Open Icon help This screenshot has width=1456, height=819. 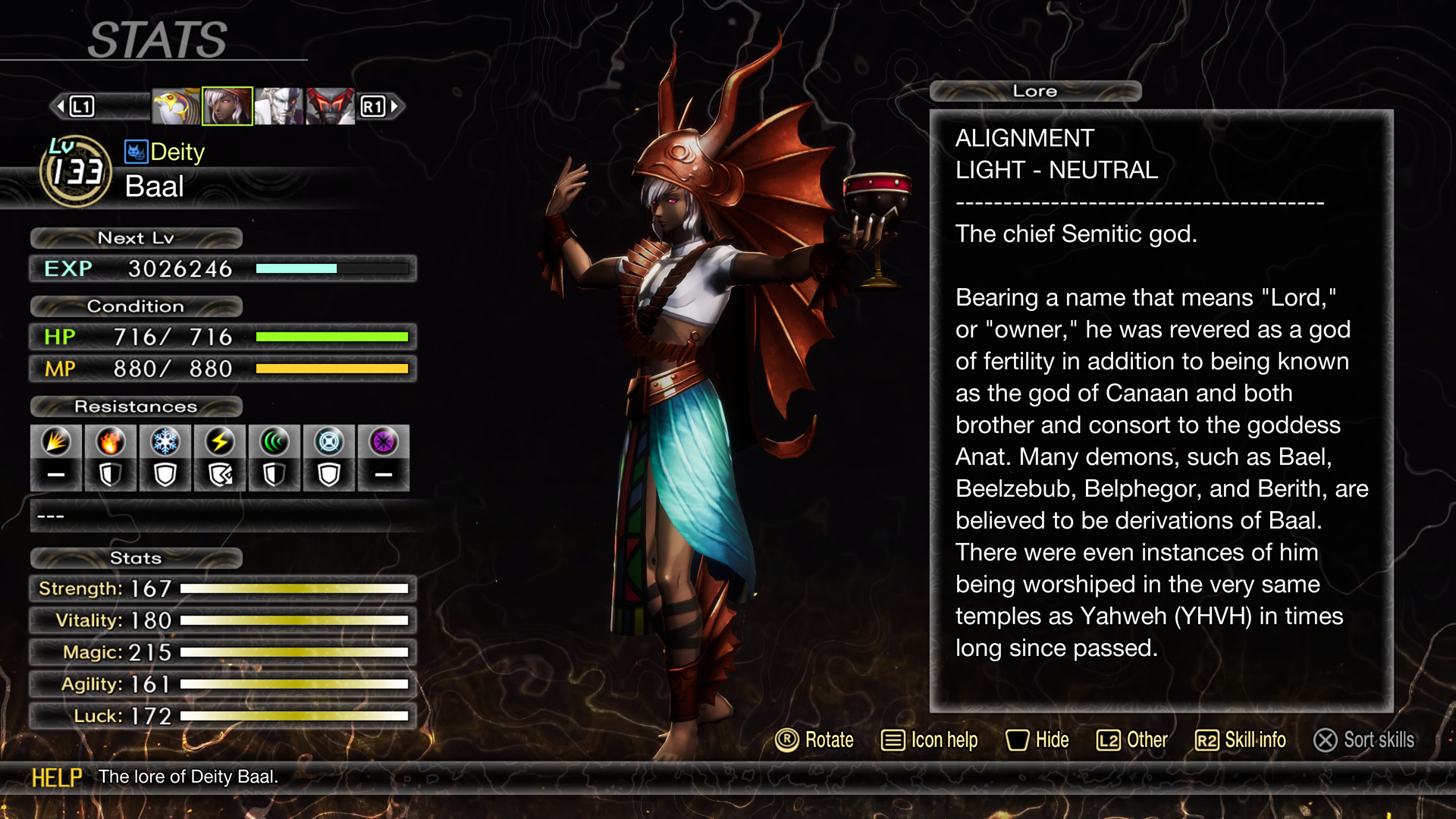pos(930,740)
